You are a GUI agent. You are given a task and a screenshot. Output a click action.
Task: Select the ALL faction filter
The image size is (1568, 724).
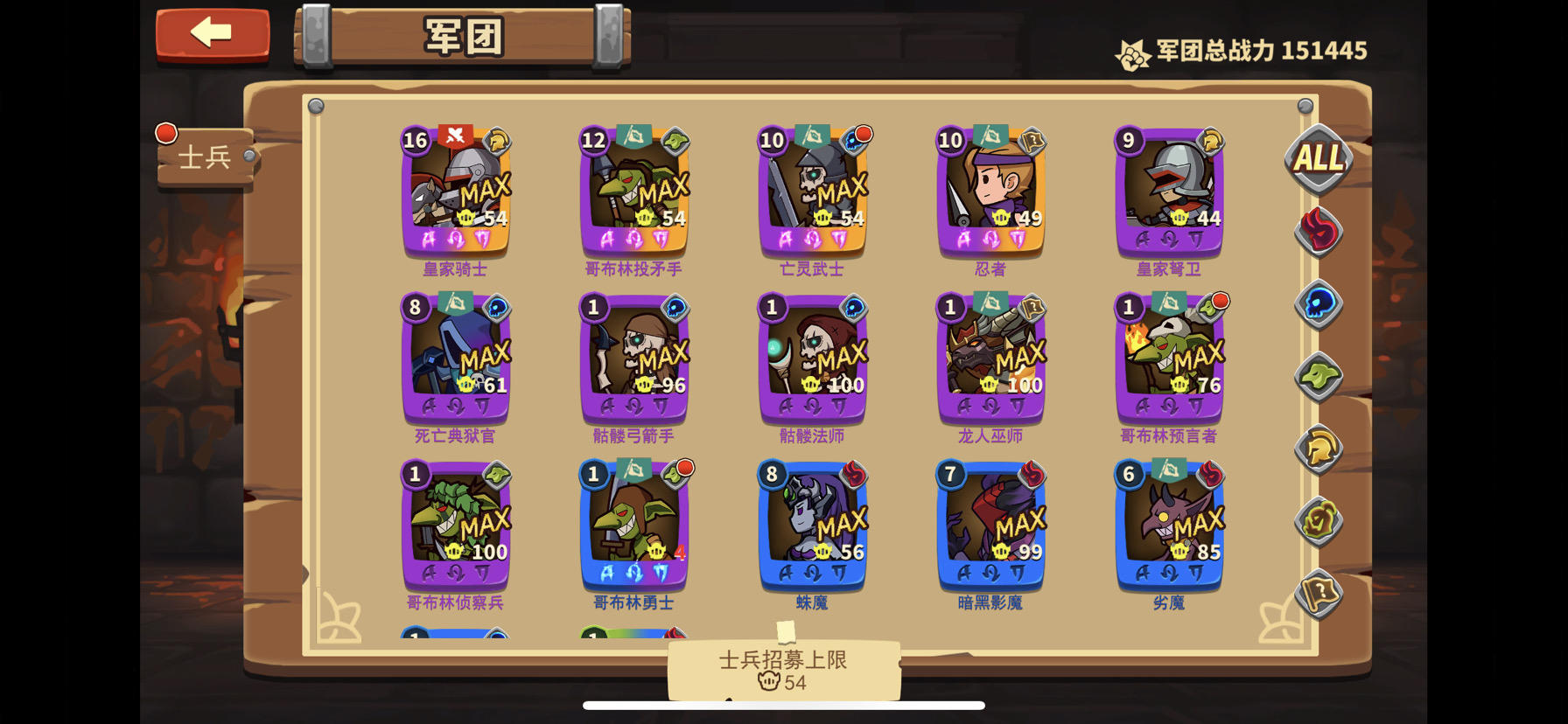point(1317,159)
